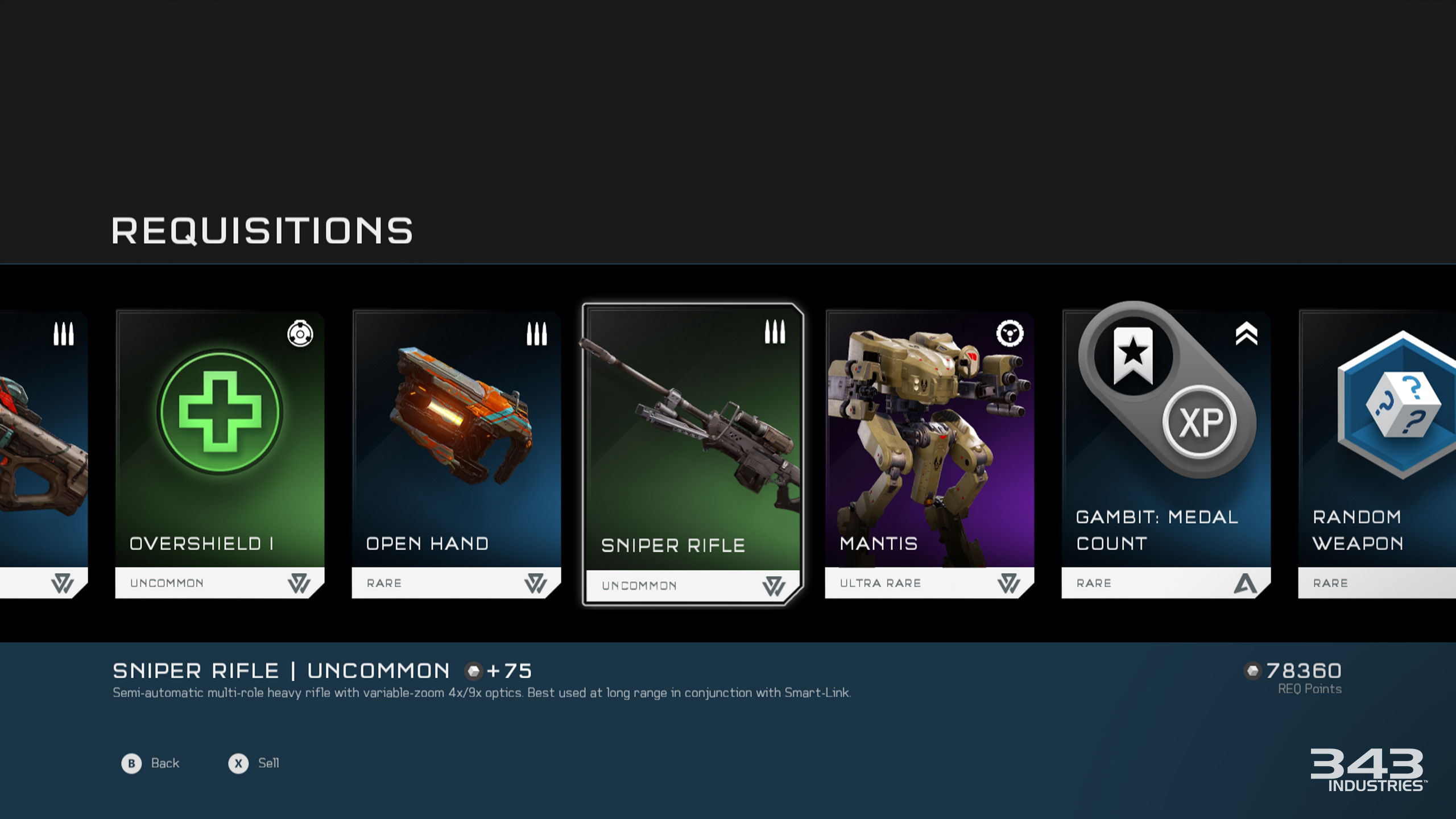Sell the selected requisition card
The height and width of the screenshot is (819, 1456).
pos(254,763)
